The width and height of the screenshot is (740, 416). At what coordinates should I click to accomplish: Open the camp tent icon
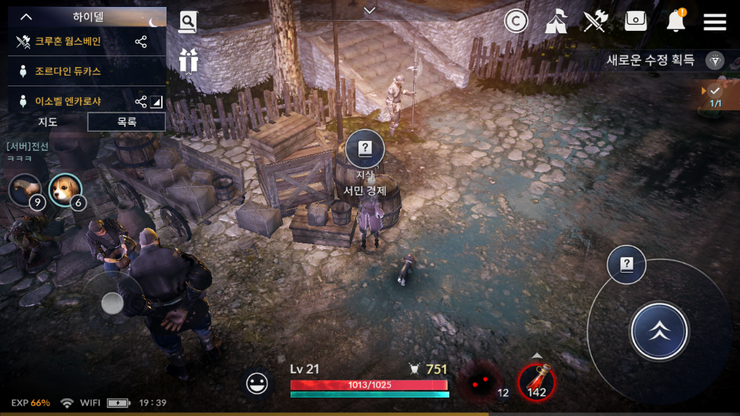(556, 21)
